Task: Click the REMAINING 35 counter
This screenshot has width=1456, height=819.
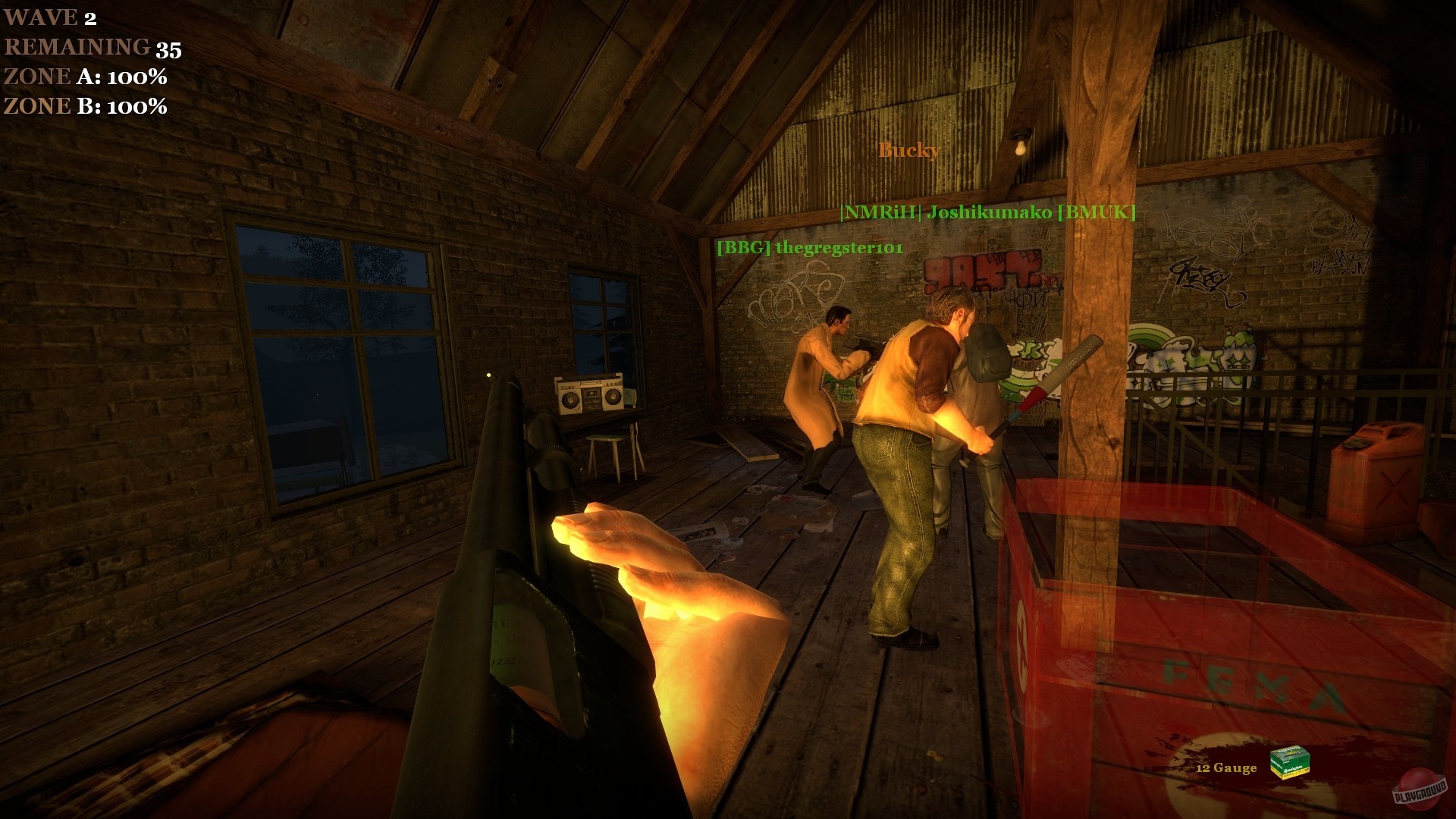Action: point(91,48)
